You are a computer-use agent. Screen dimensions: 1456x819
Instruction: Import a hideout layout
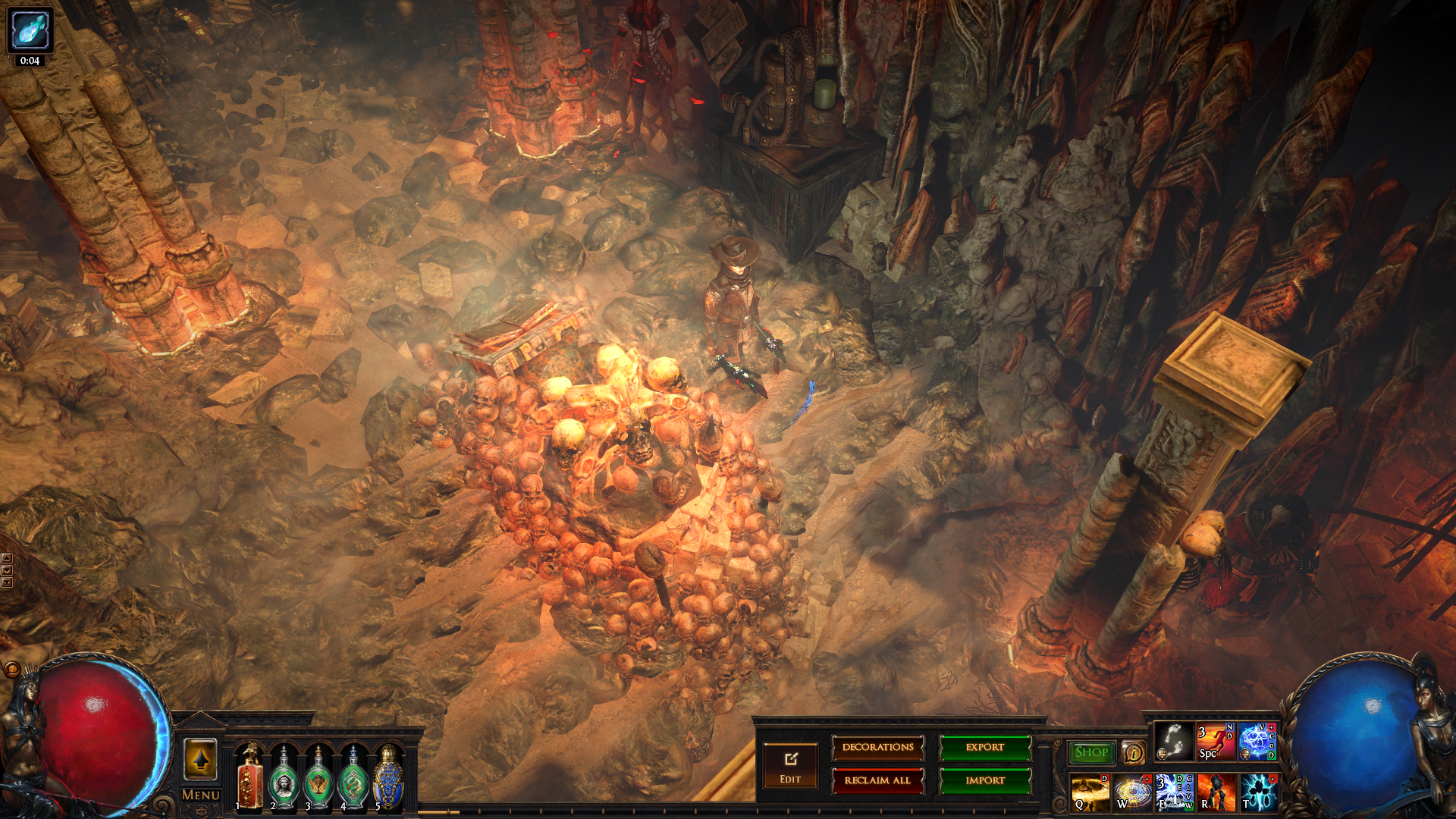(x=985, y=780)
